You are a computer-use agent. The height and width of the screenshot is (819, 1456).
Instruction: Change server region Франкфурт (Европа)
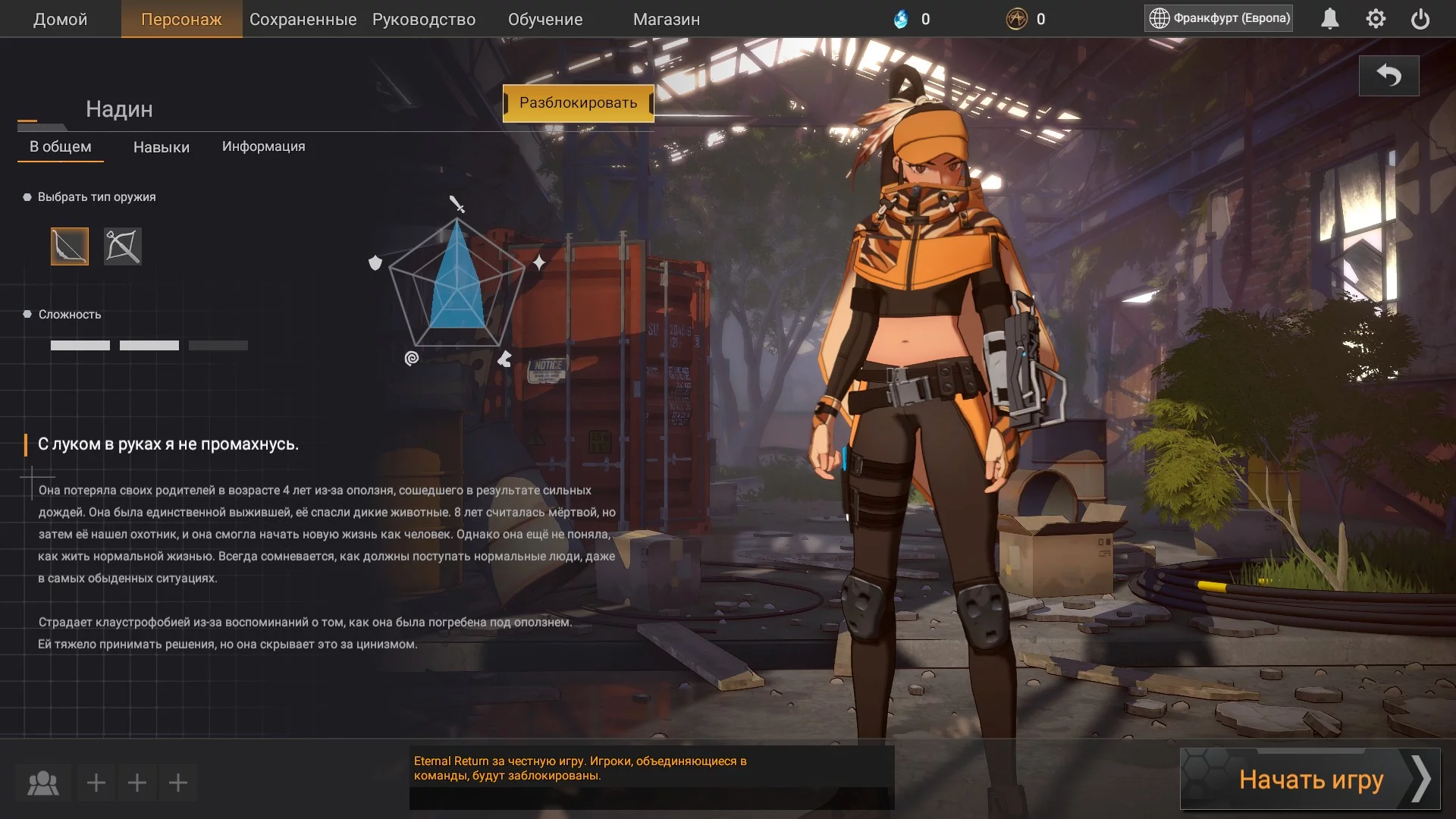(1219, 18)
